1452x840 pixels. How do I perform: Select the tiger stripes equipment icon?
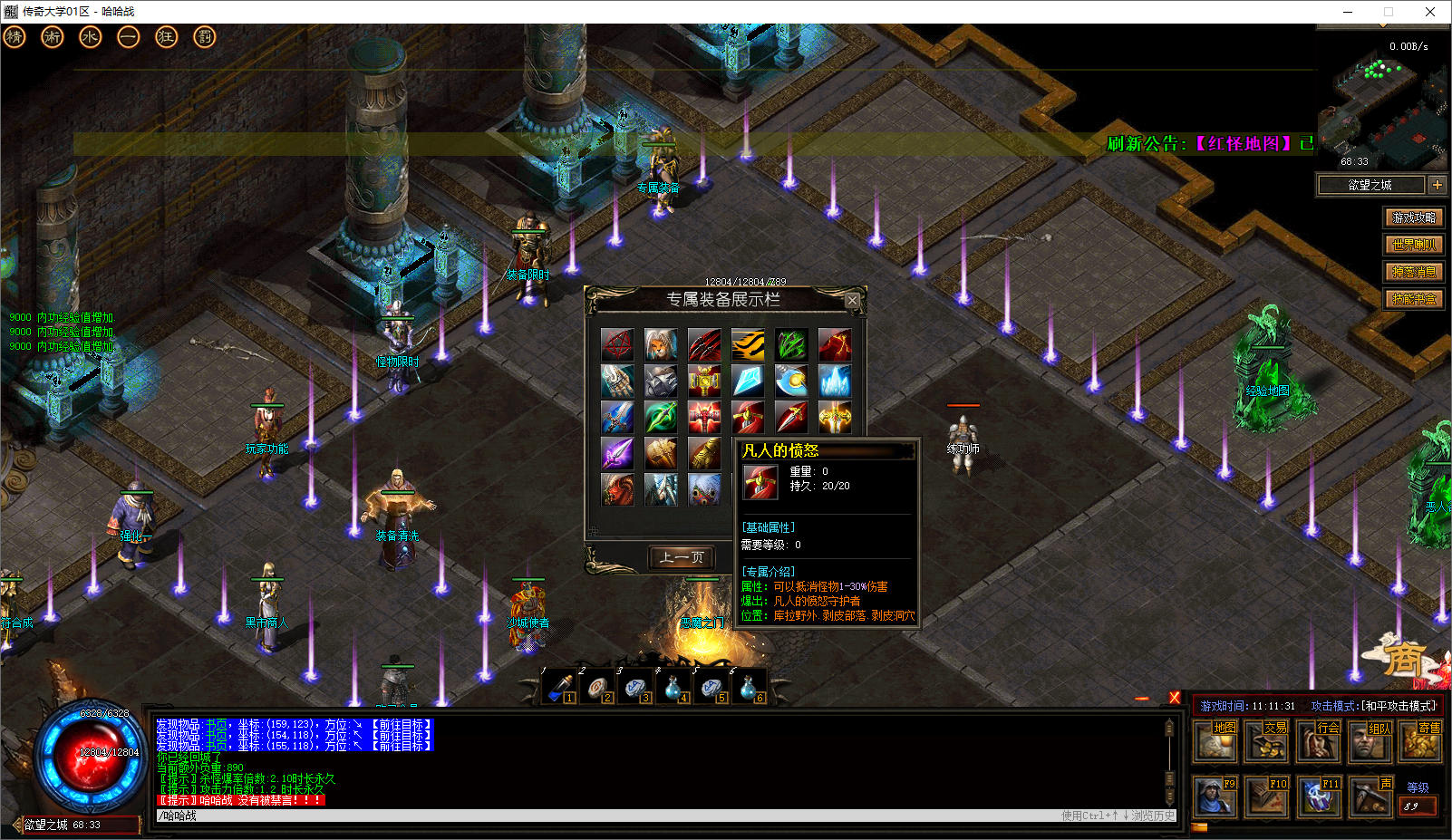pos(748,344)
